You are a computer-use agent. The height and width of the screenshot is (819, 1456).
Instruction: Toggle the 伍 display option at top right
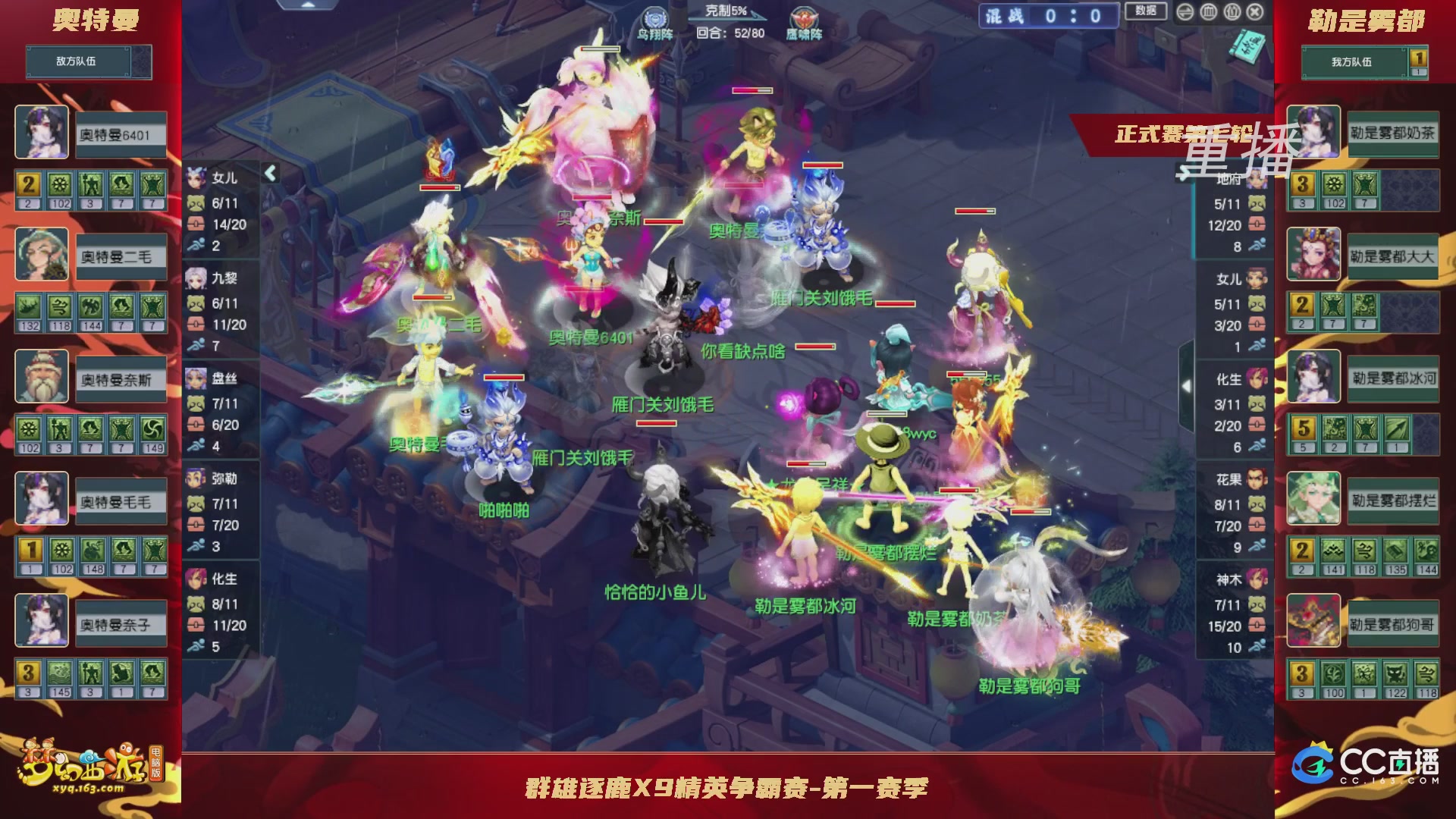pyautogui.click(x=1232, y=12)
